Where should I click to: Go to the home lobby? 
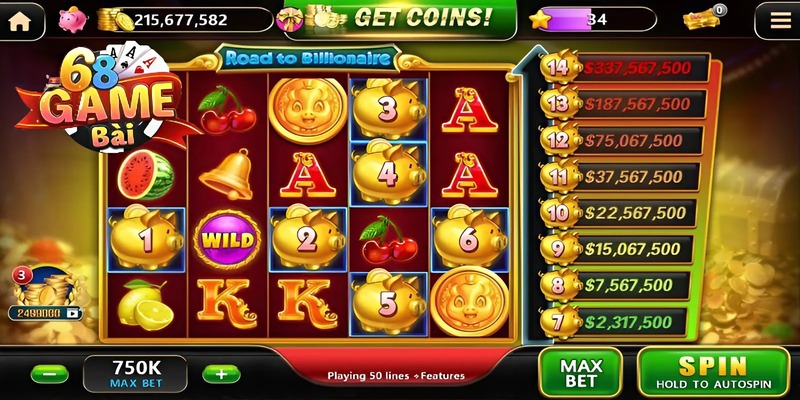point(20,18)
